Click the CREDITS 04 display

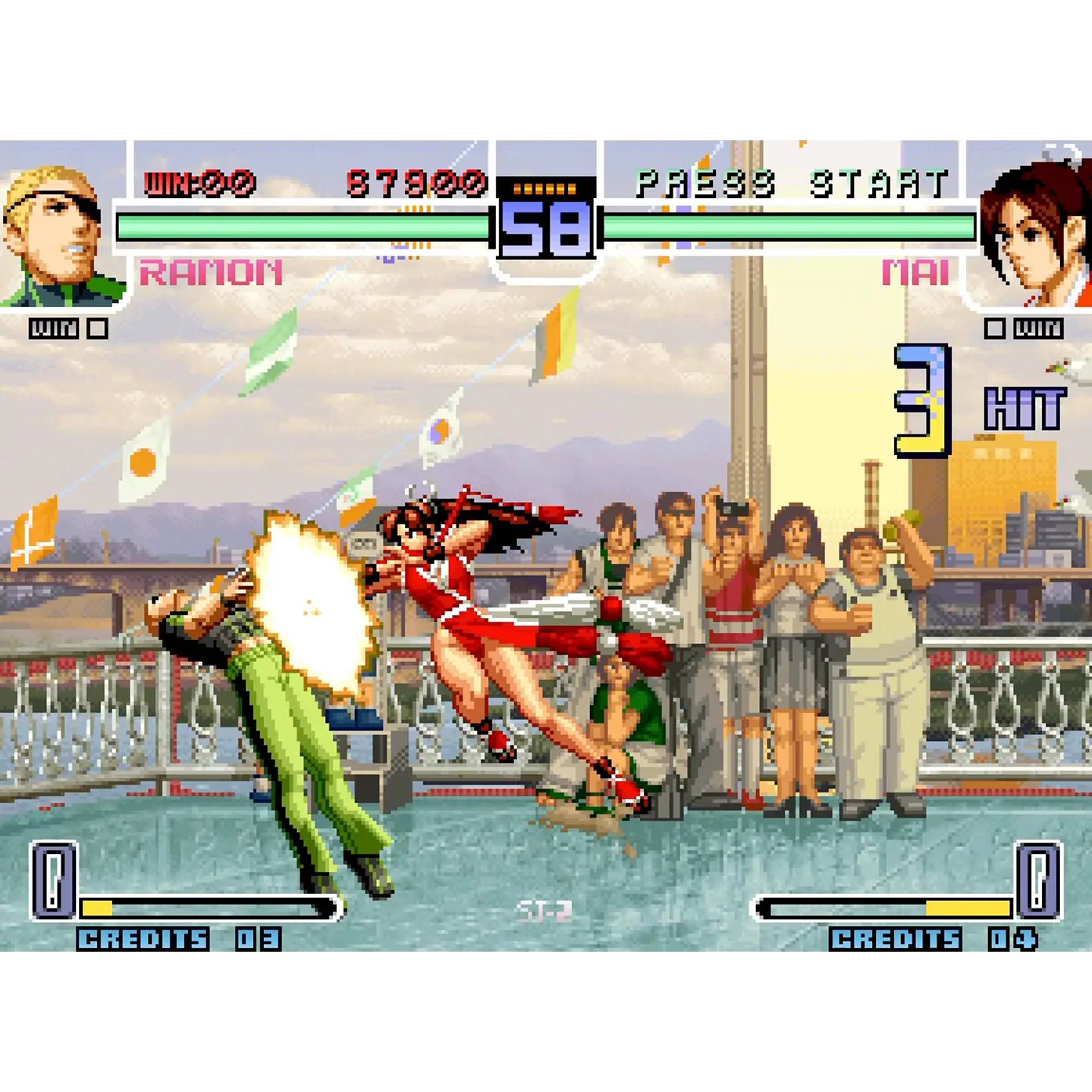[933, 940]
